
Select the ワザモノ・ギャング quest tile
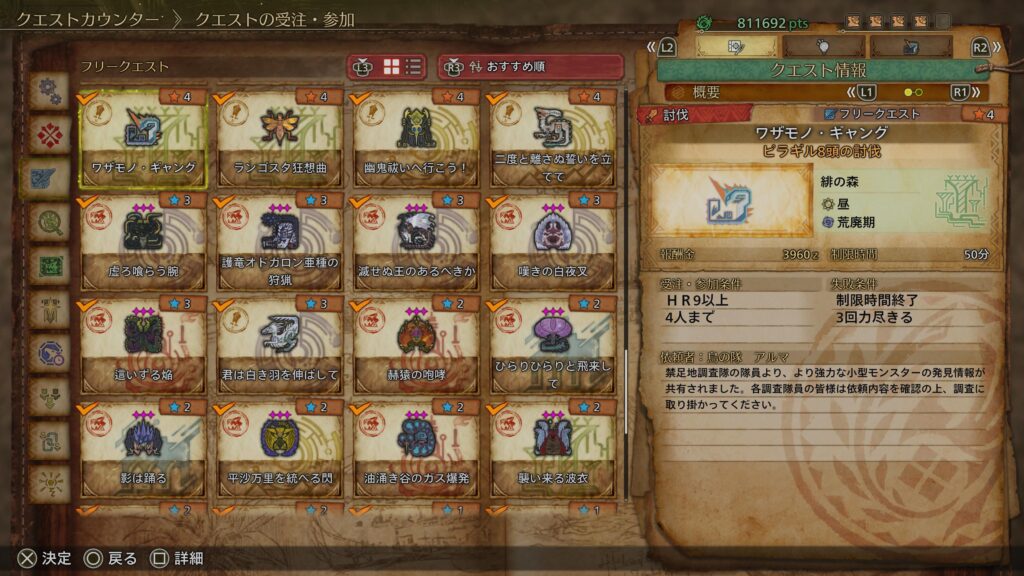pos(143,139)
